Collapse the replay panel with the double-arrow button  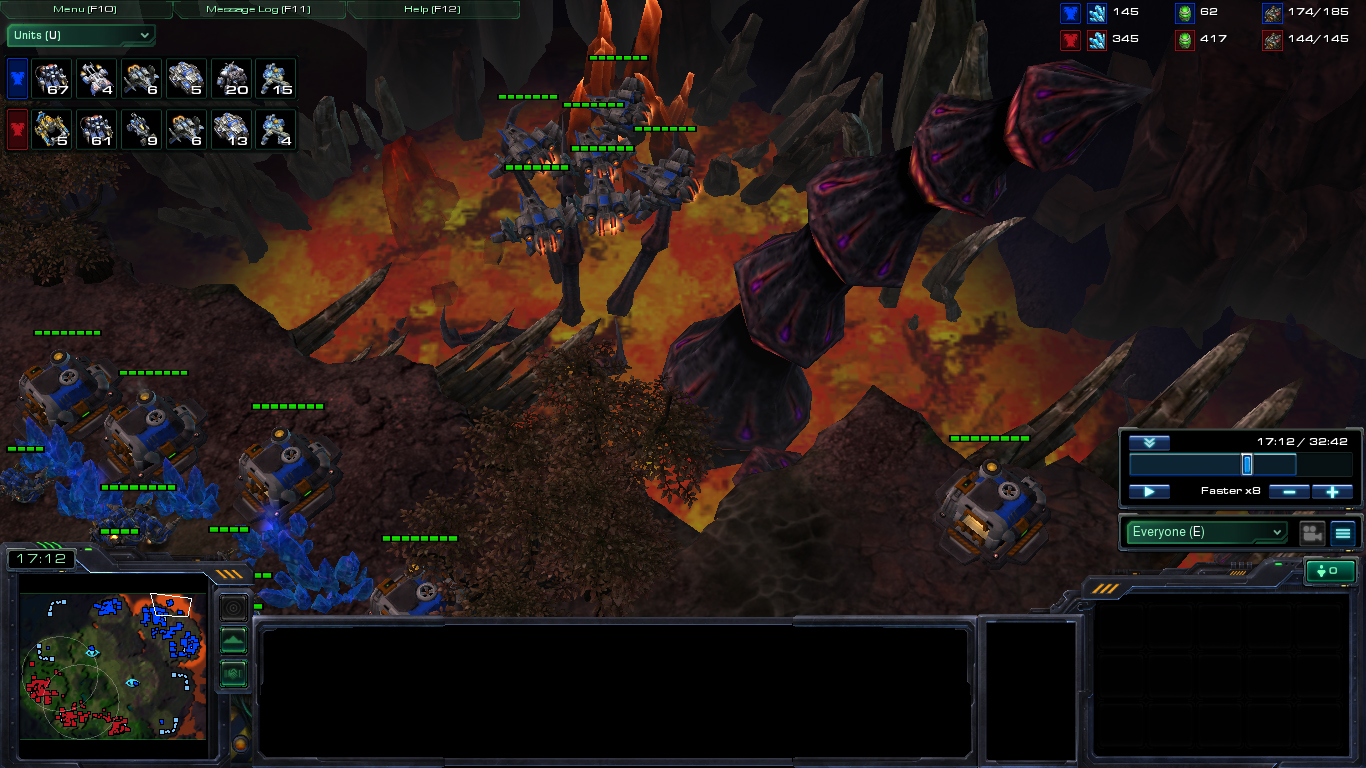1149,443
